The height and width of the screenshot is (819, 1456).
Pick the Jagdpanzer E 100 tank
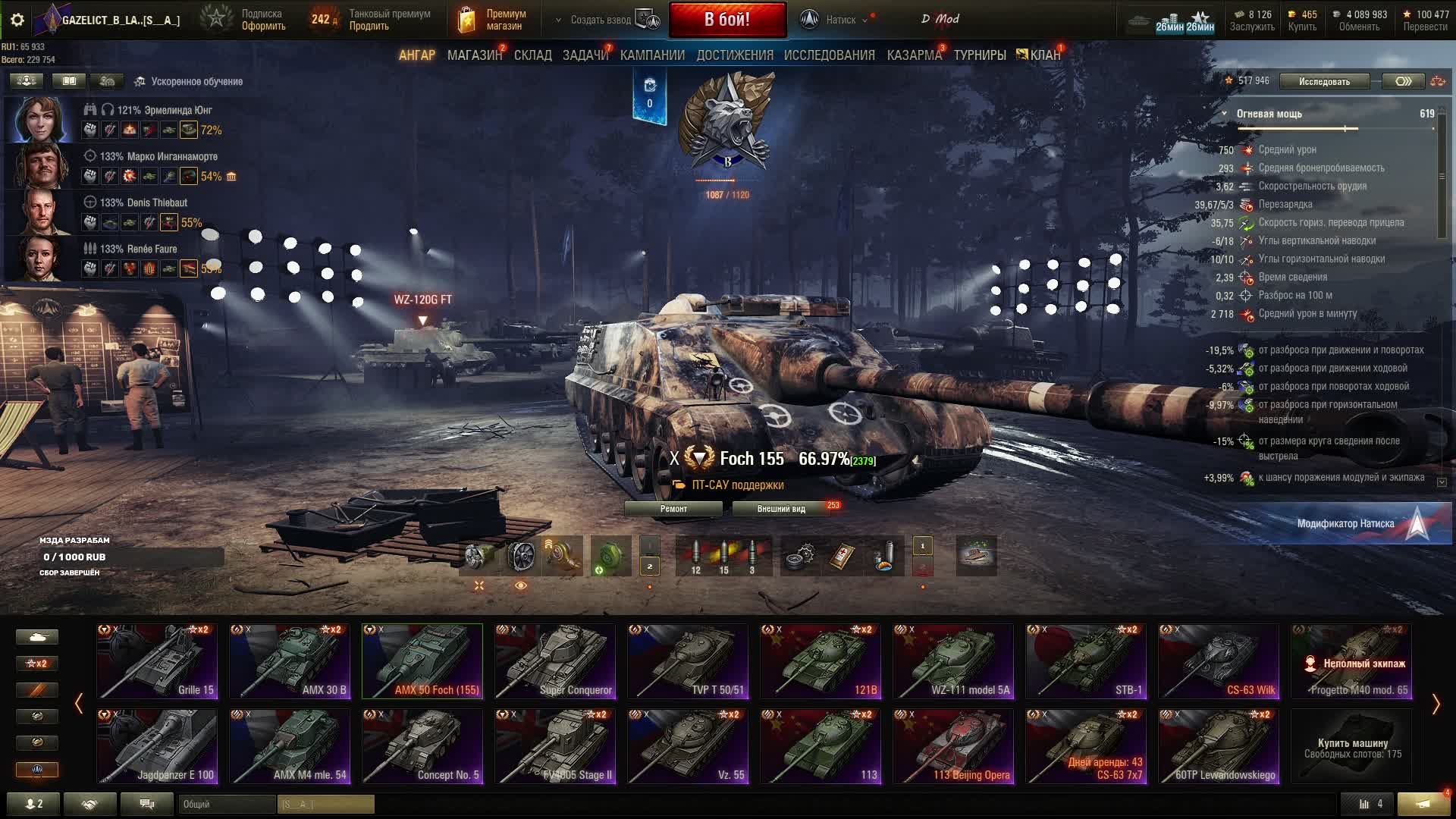157,745
